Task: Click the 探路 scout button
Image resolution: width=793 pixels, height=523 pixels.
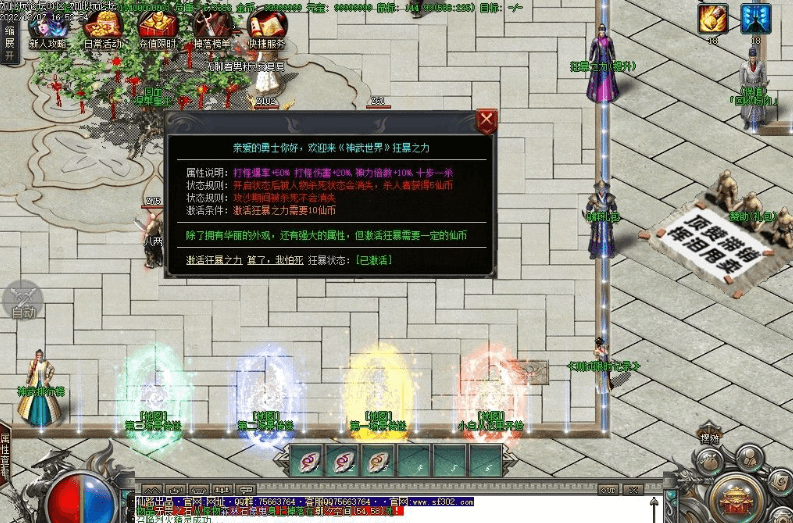Action: click(709, 438)
